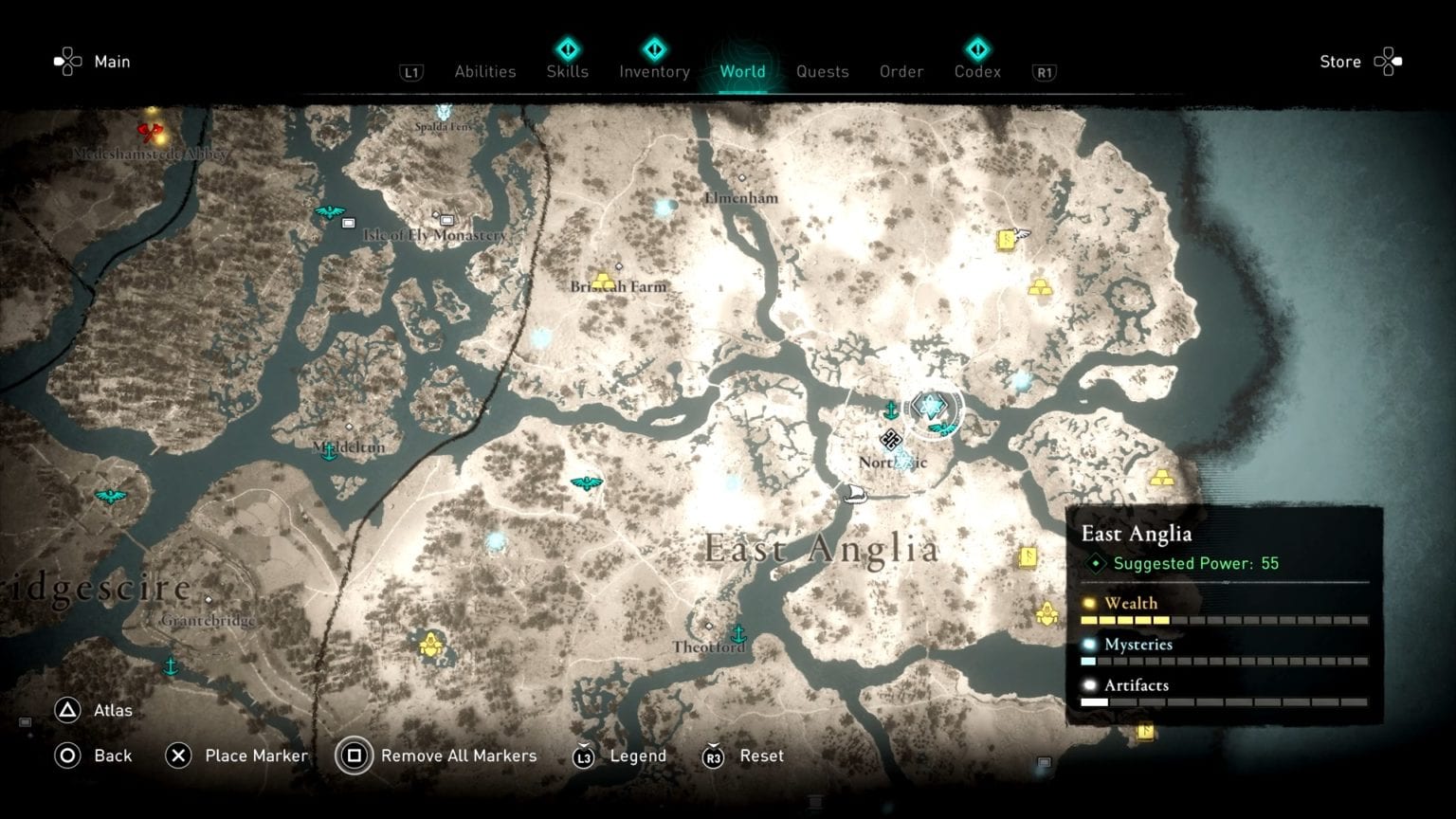This screenshot has width=1456, height=819.
Task: Click the winged Wealth icon near Elmenham
Action: click(1007, 240)
